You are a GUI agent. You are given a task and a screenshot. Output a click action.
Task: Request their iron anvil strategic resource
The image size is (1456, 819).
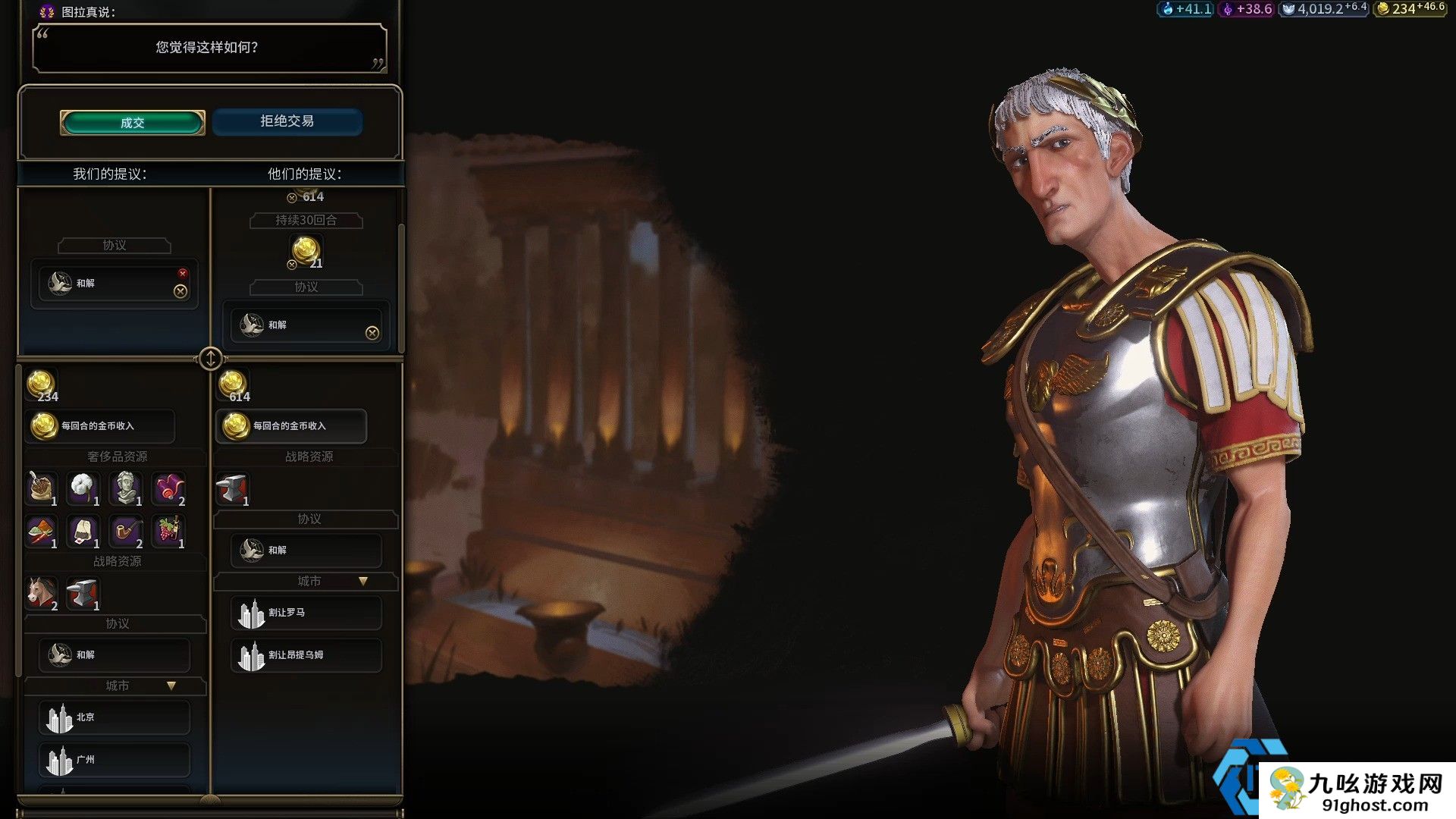pos(232,489)
